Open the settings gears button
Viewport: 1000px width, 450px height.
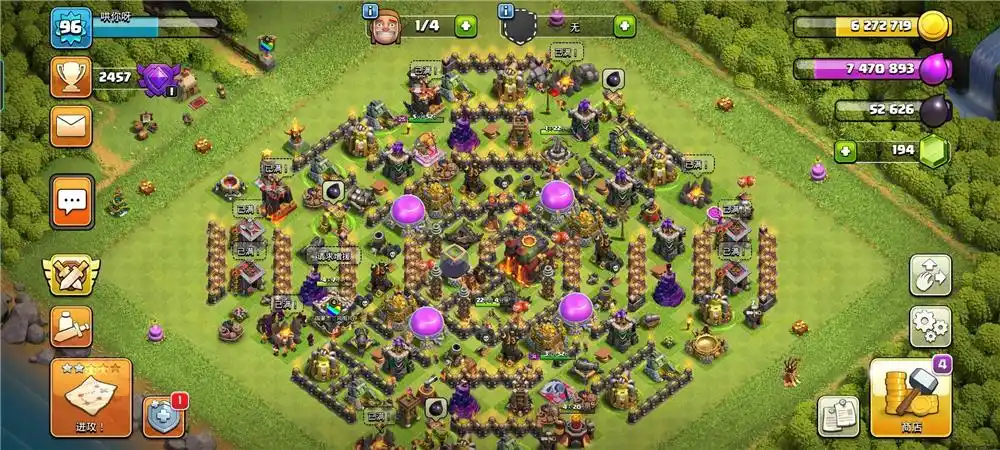[x=929, y=326]
